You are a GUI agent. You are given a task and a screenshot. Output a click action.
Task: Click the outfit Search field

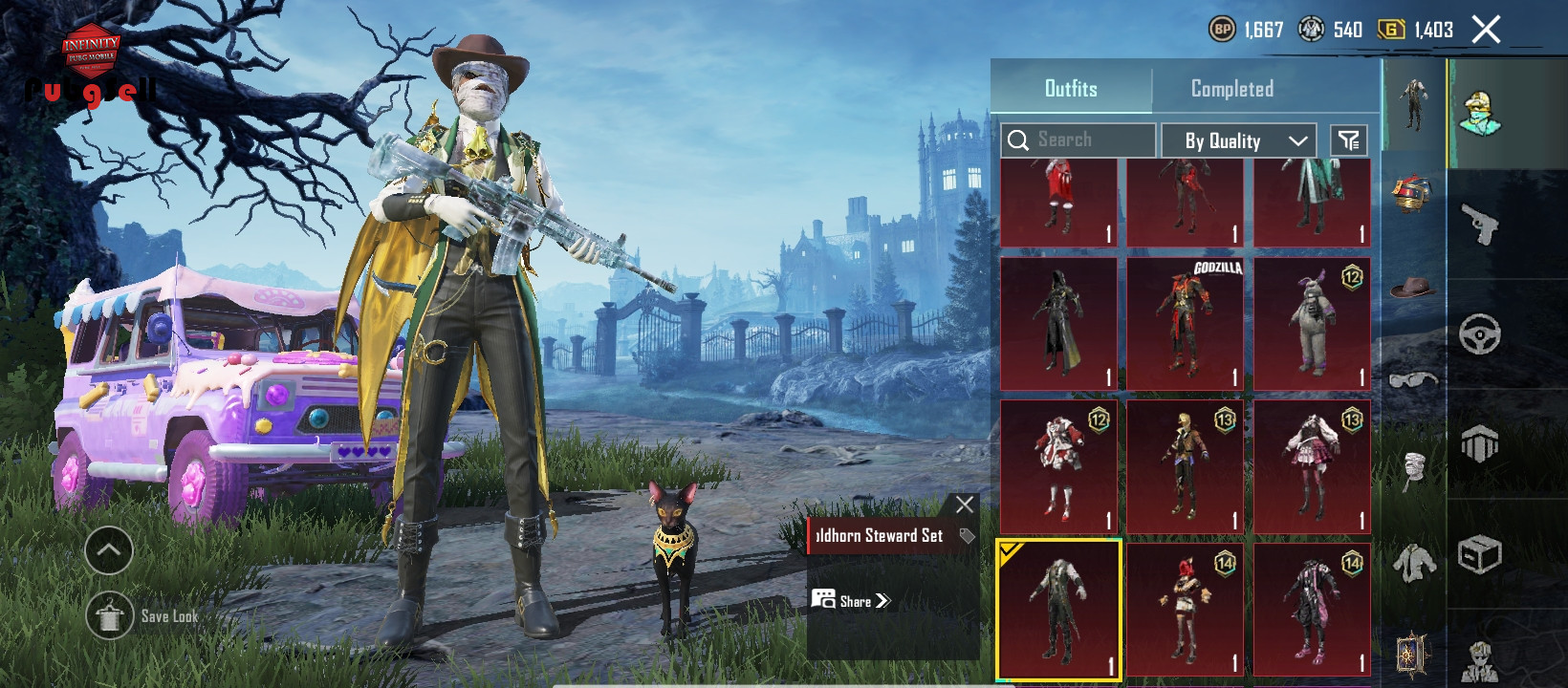pos(1078,140)
